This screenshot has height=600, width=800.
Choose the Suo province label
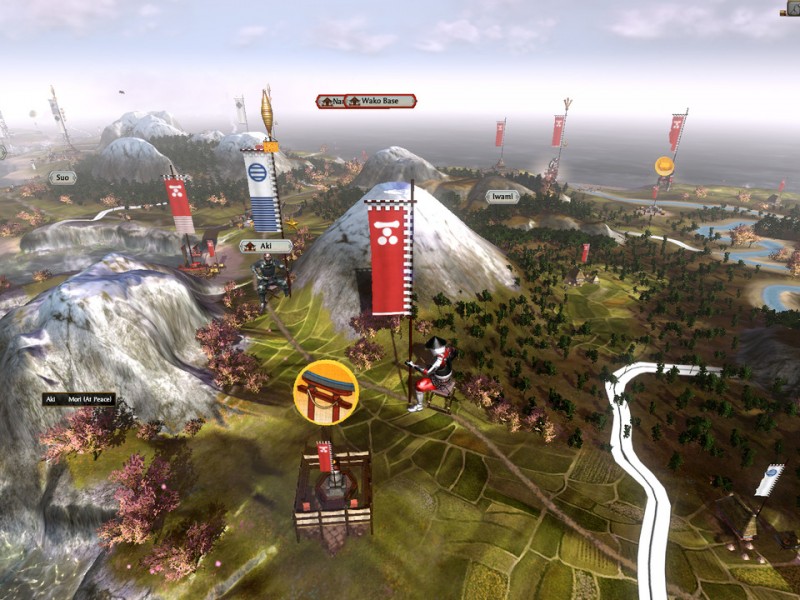pos(62,177)
